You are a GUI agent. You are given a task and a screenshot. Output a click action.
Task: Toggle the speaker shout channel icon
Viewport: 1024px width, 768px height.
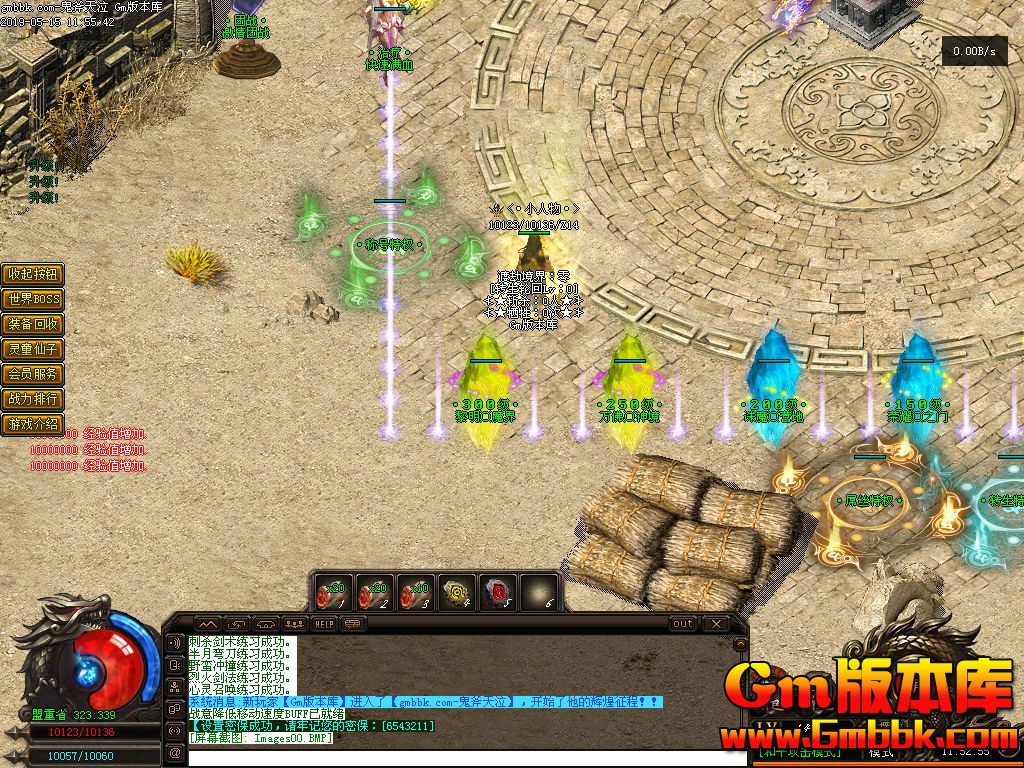click(x=174, y=643)
